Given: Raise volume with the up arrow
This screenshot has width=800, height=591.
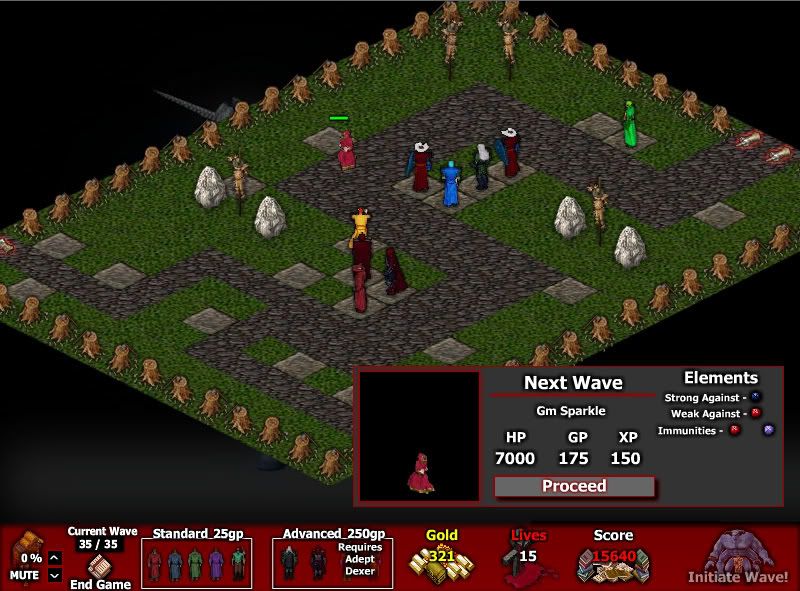Looking at the screenshot, I should [x=54, y=558].
